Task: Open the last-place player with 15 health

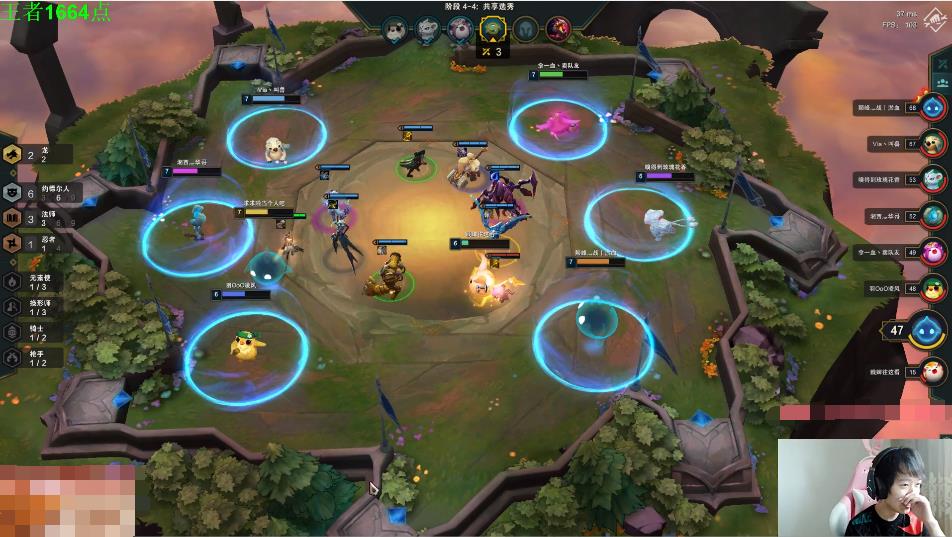Action: coord(932,372)
